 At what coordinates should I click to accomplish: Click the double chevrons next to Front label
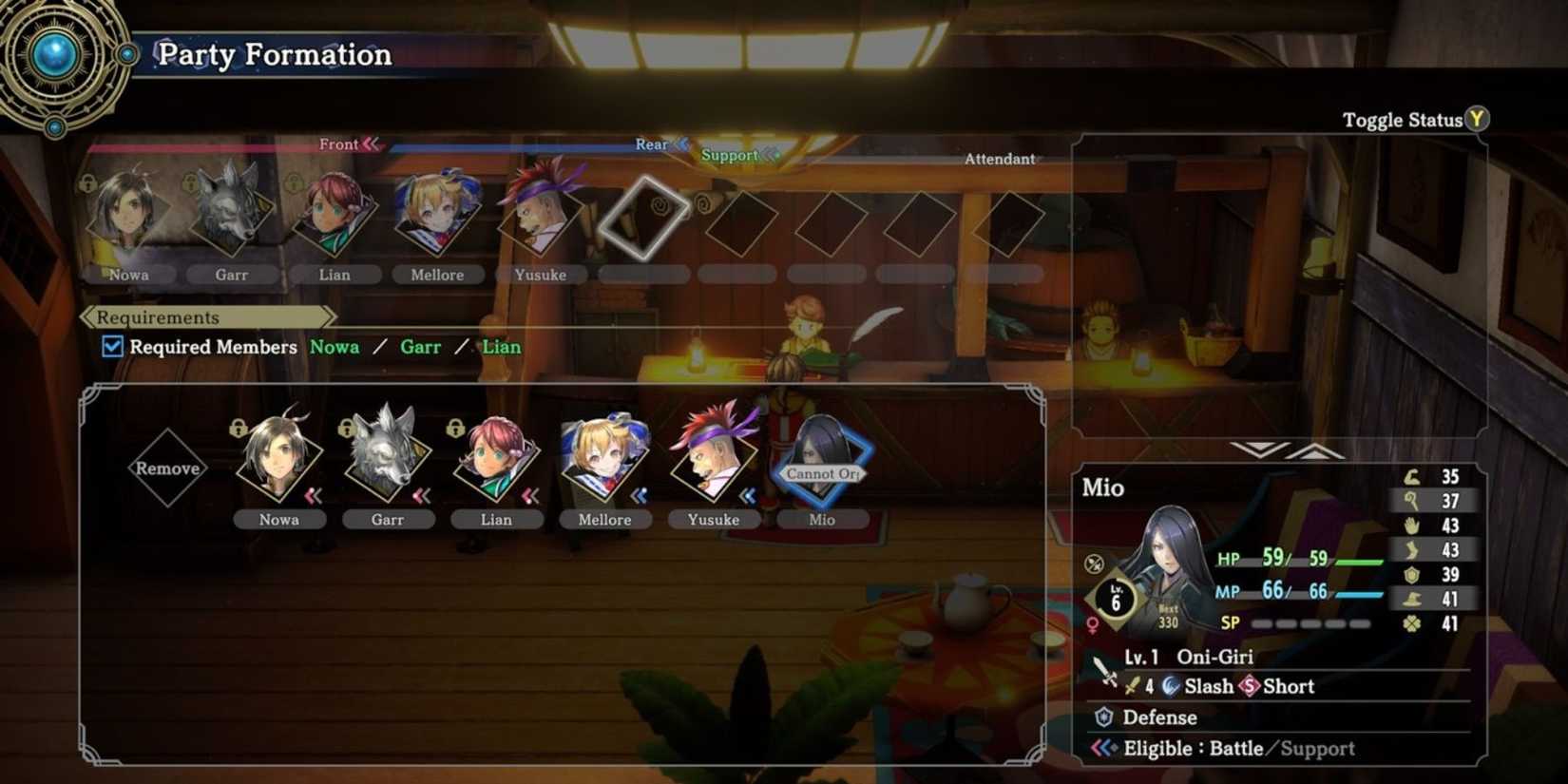[372, 144]
